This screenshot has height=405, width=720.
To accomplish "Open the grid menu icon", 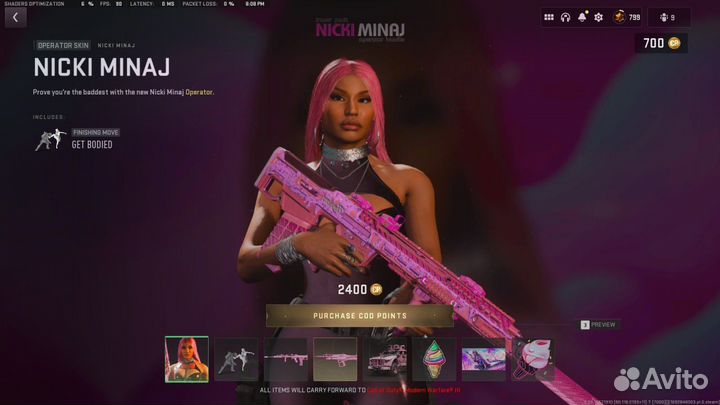I will pyautogui.click(x=549, y=17).
